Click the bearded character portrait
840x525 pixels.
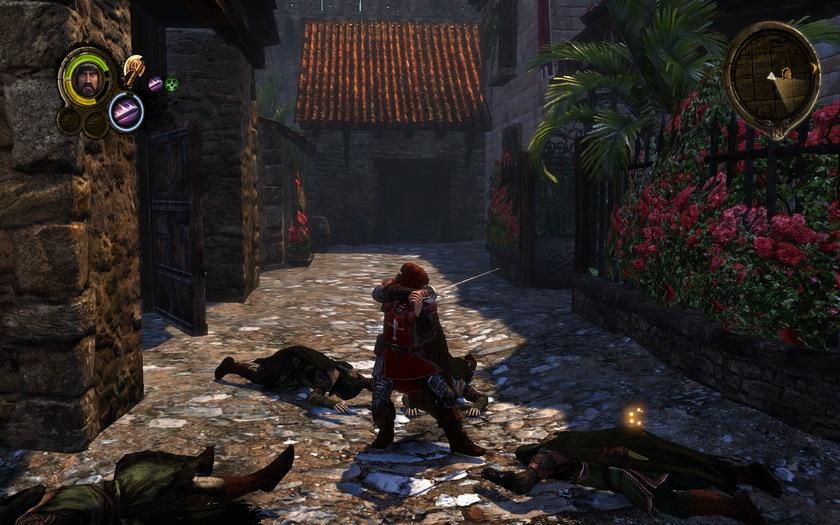pos(88,77)
